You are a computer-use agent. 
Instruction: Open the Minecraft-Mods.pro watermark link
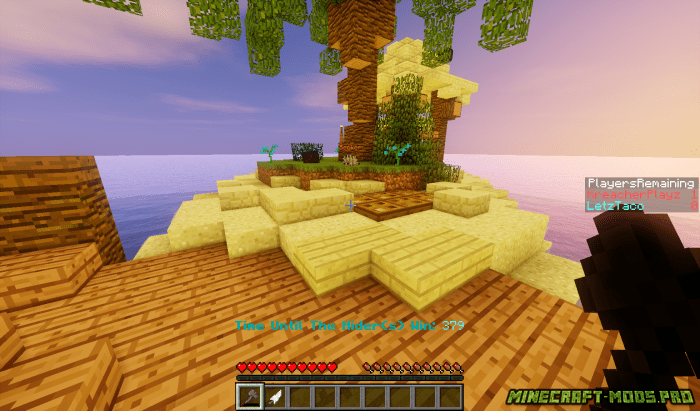pos(598,396)
